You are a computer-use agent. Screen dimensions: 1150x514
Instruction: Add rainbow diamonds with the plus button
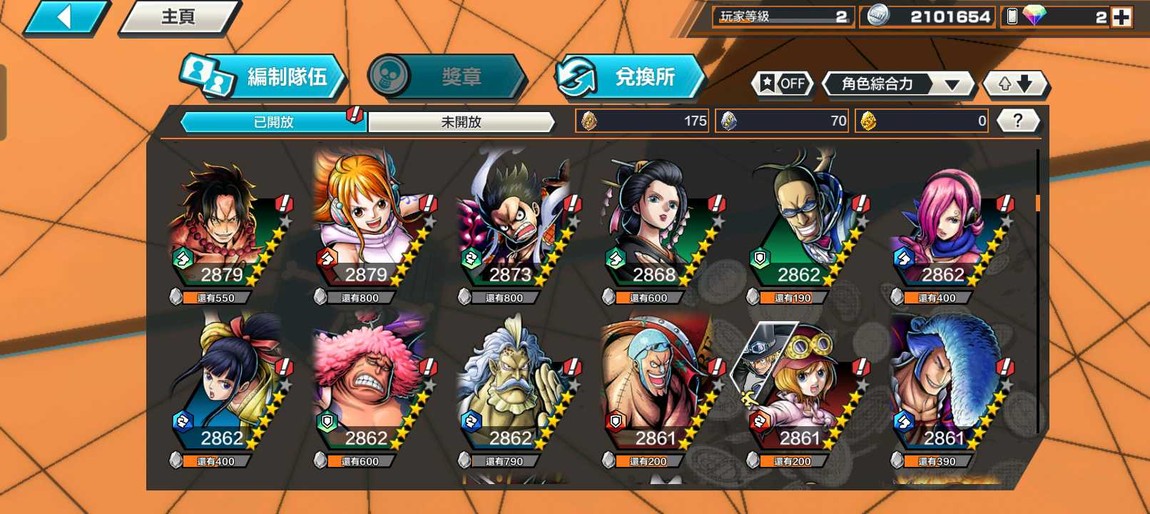pos(1121,17)
